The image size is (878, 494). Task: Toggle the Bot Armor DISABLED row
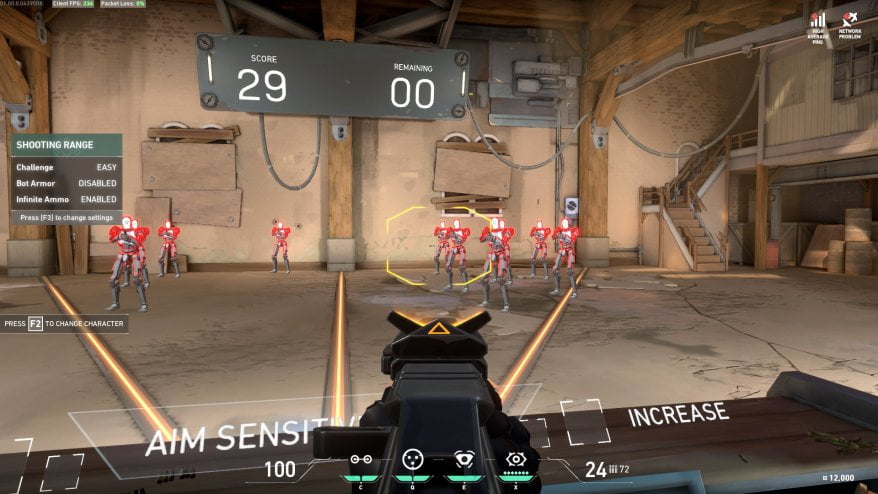pyautogui.click(x=66, y=183)
